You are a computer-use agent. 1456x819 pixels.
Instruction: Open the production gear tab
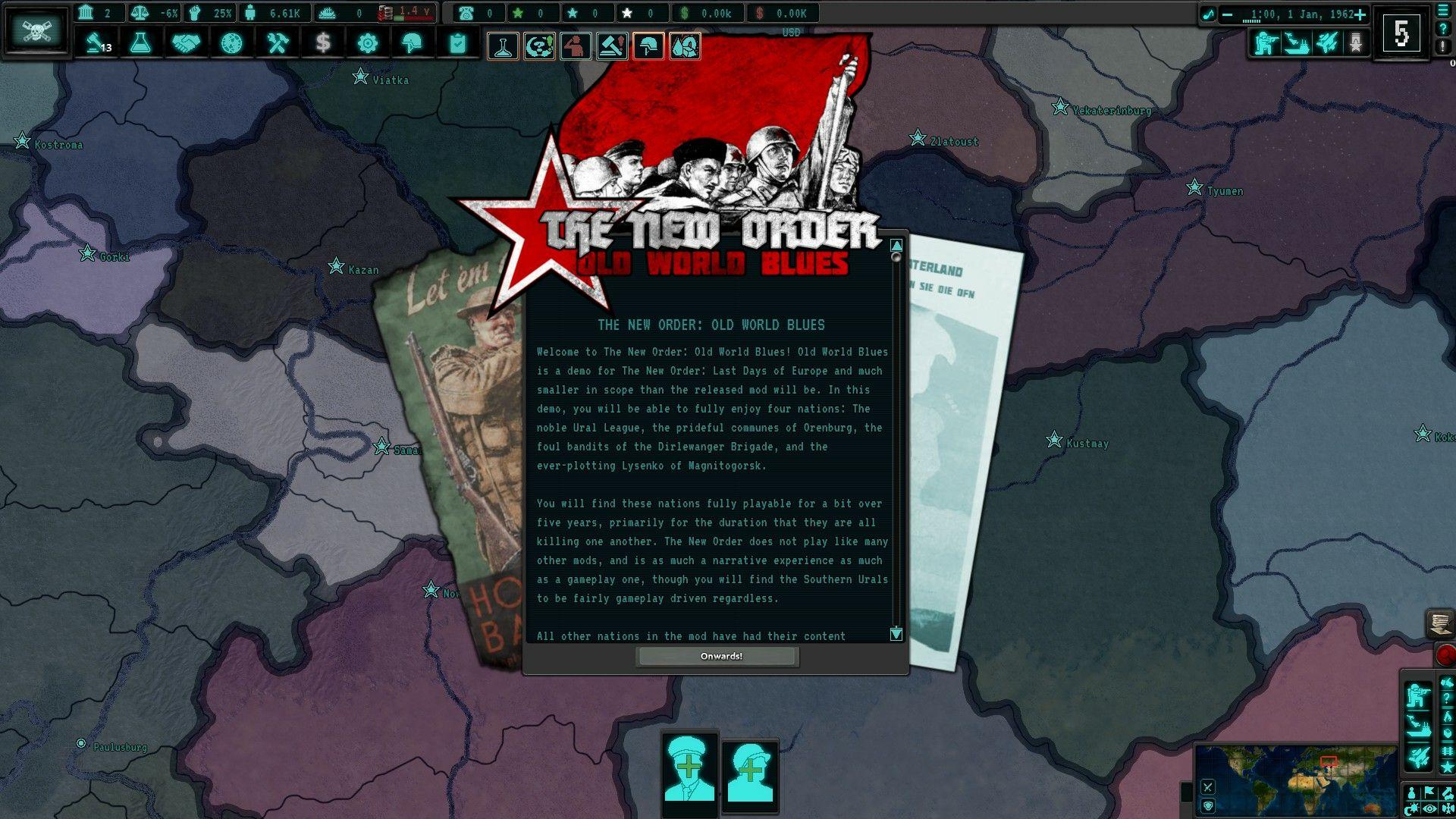coord(368,44)
